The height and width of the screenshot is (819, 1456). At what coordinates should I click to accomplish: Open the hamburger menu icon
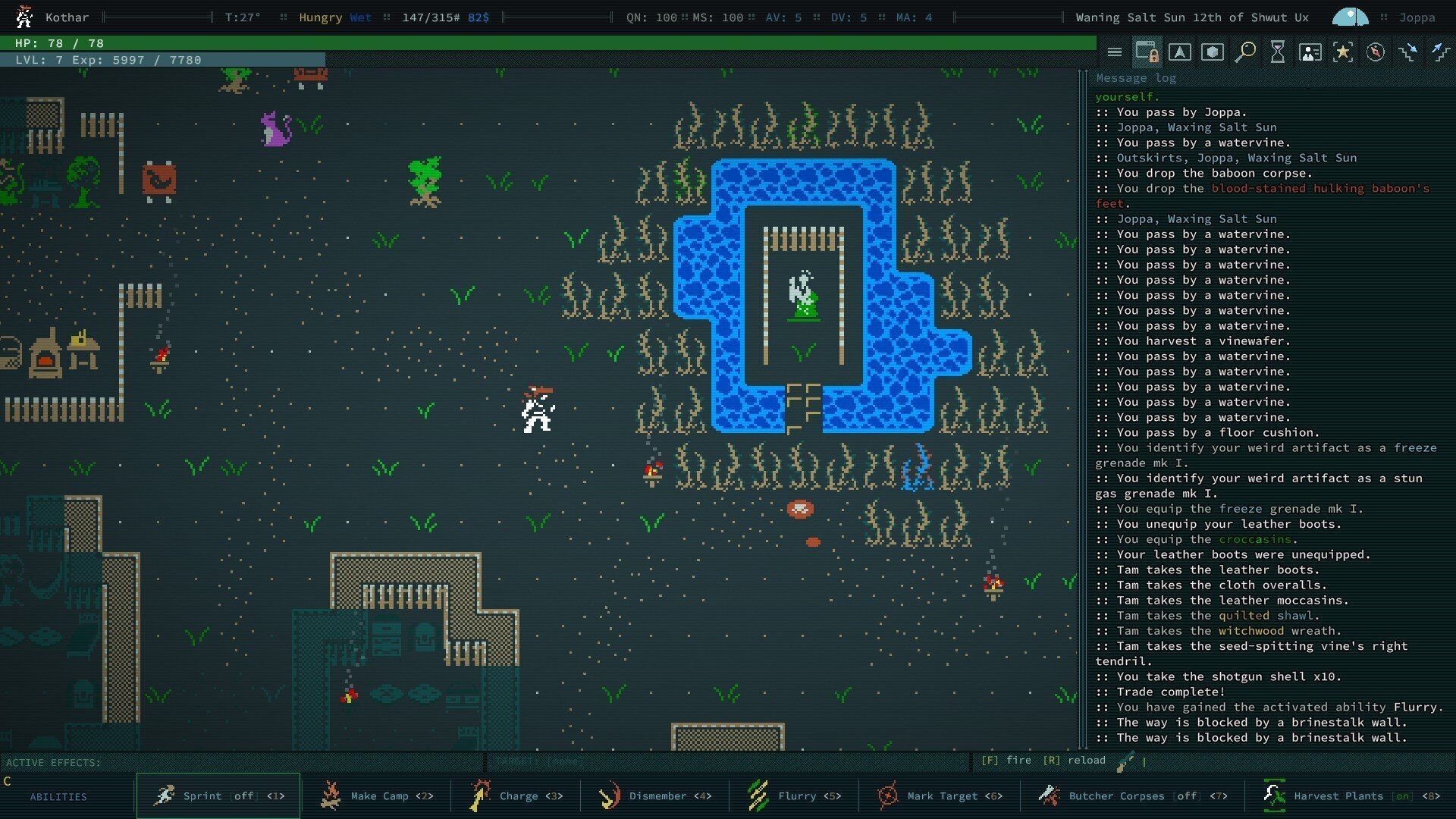[x=1114, y=52]
